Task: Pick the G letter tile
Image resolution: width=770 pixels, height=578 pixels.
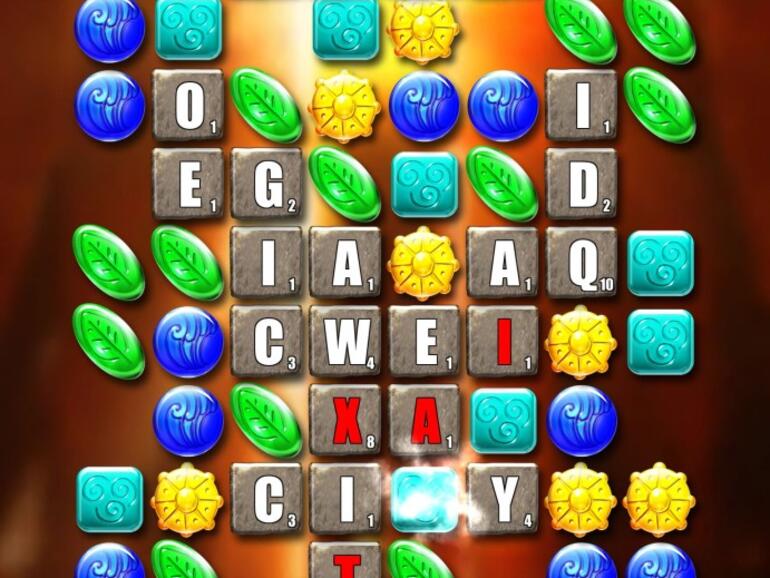Action: tap(266, 183)
